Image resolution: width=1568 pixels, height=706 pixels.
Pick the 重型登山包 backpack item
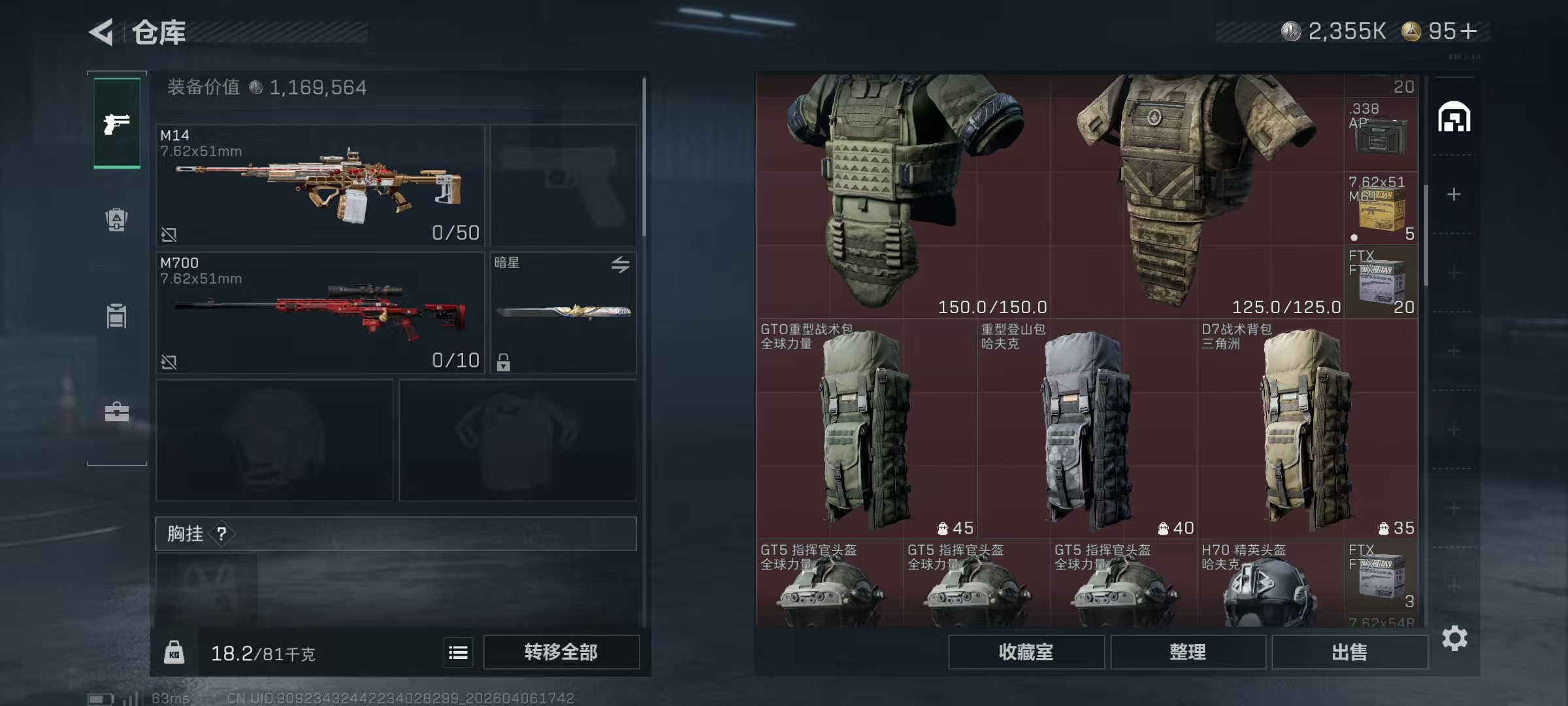coord(1087,428)
